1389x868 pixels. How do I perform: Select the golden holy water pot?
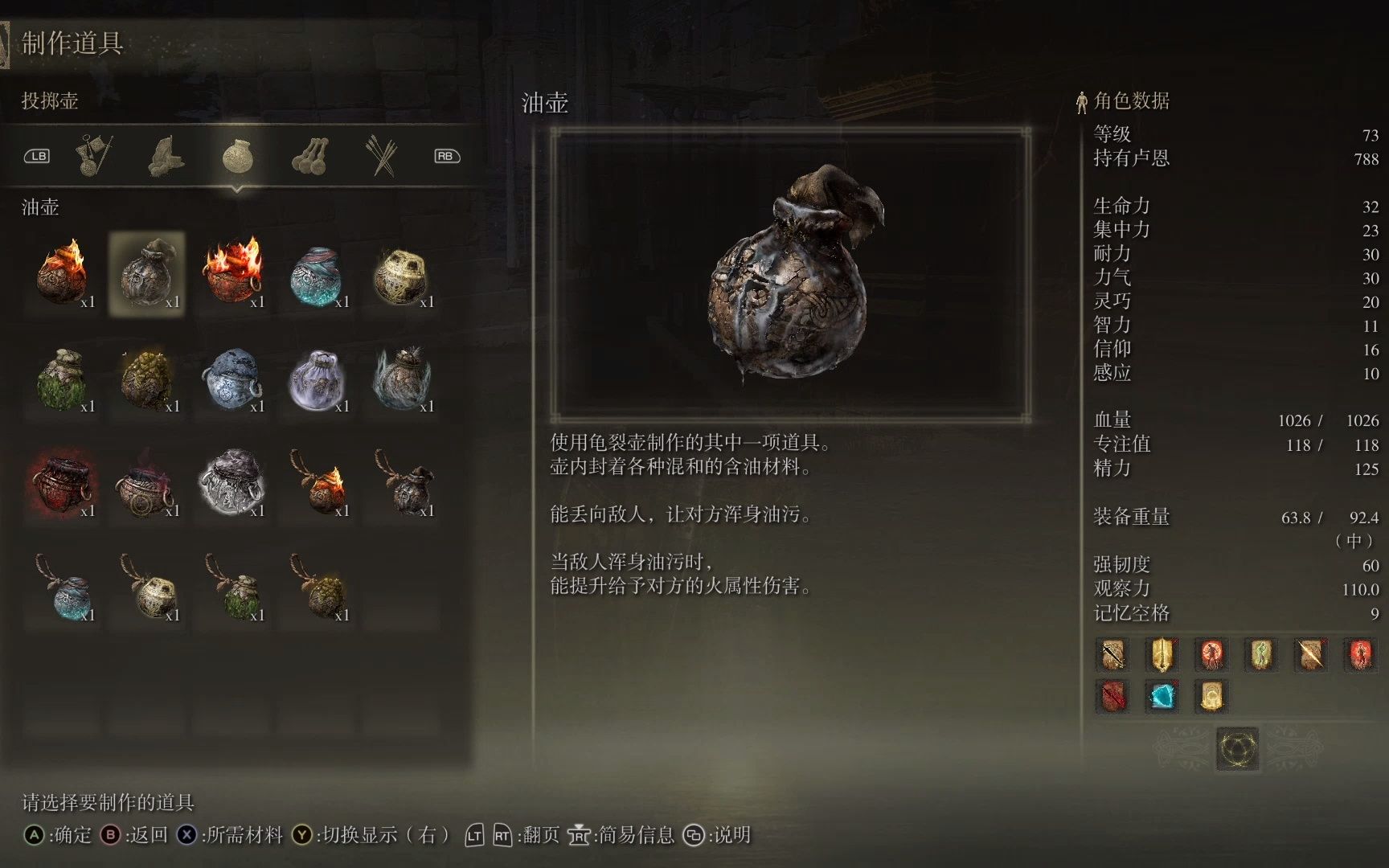401,274
